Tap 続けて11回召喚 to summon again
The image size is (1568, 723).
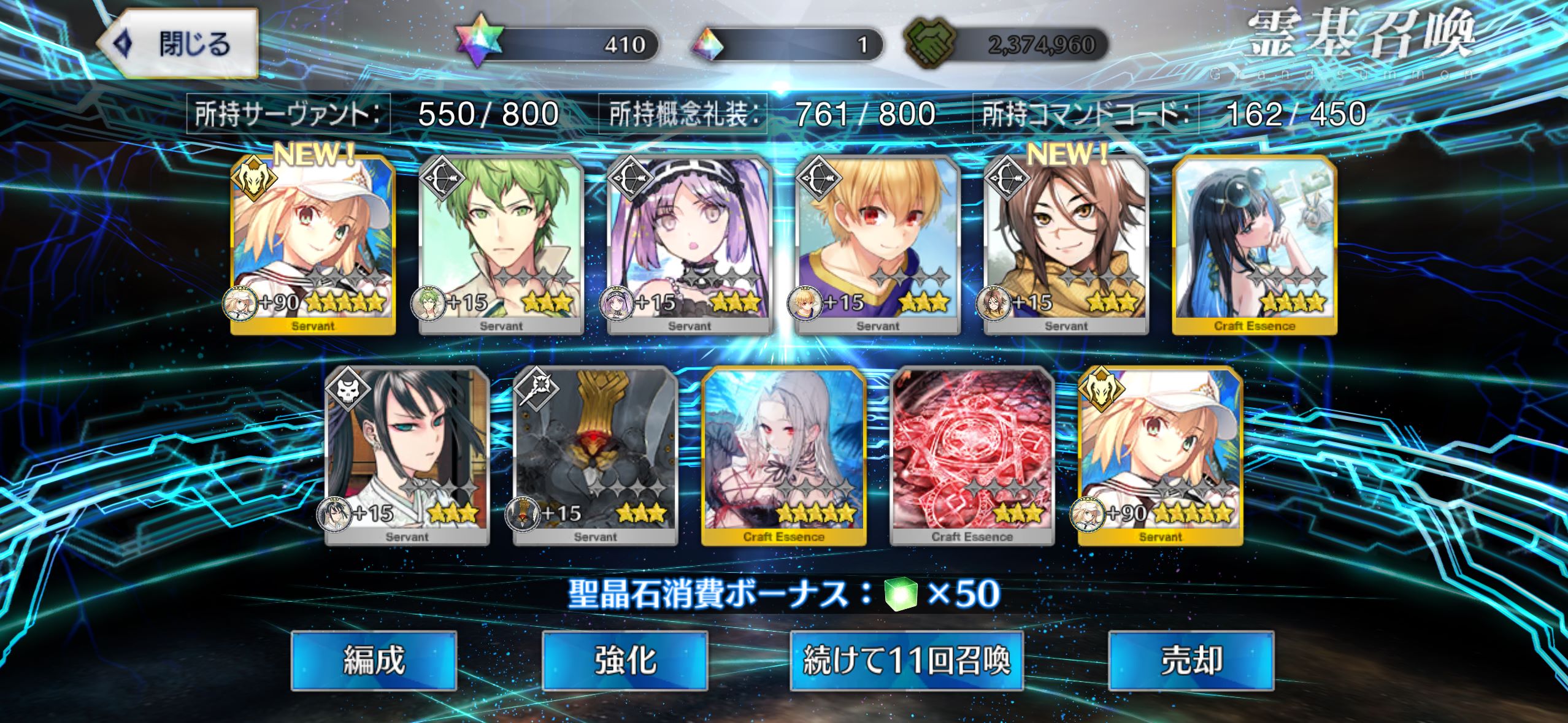pos(906,661)
